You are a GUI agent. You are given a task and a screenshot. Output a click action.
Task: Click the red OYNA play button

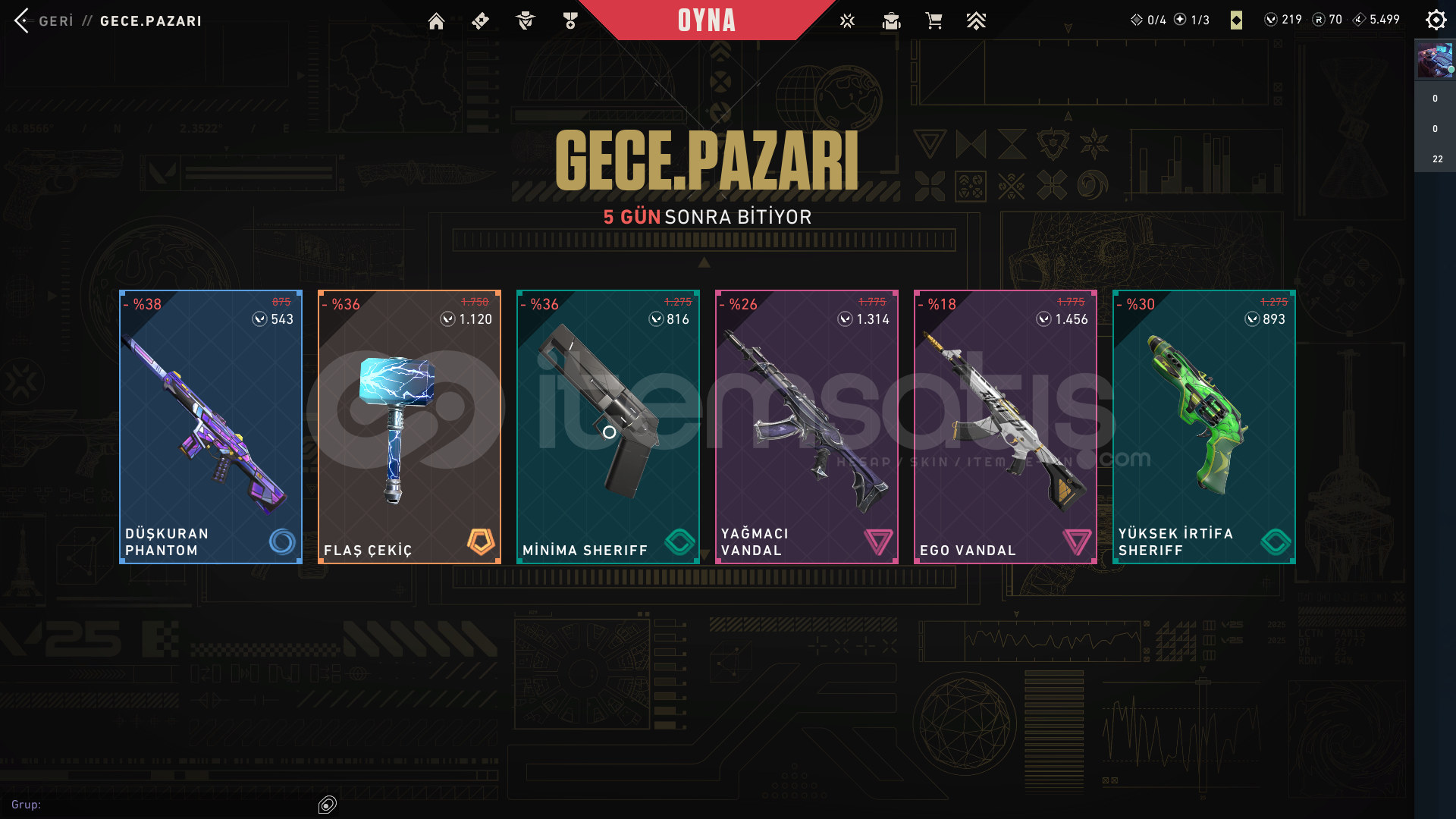point(706,20)
